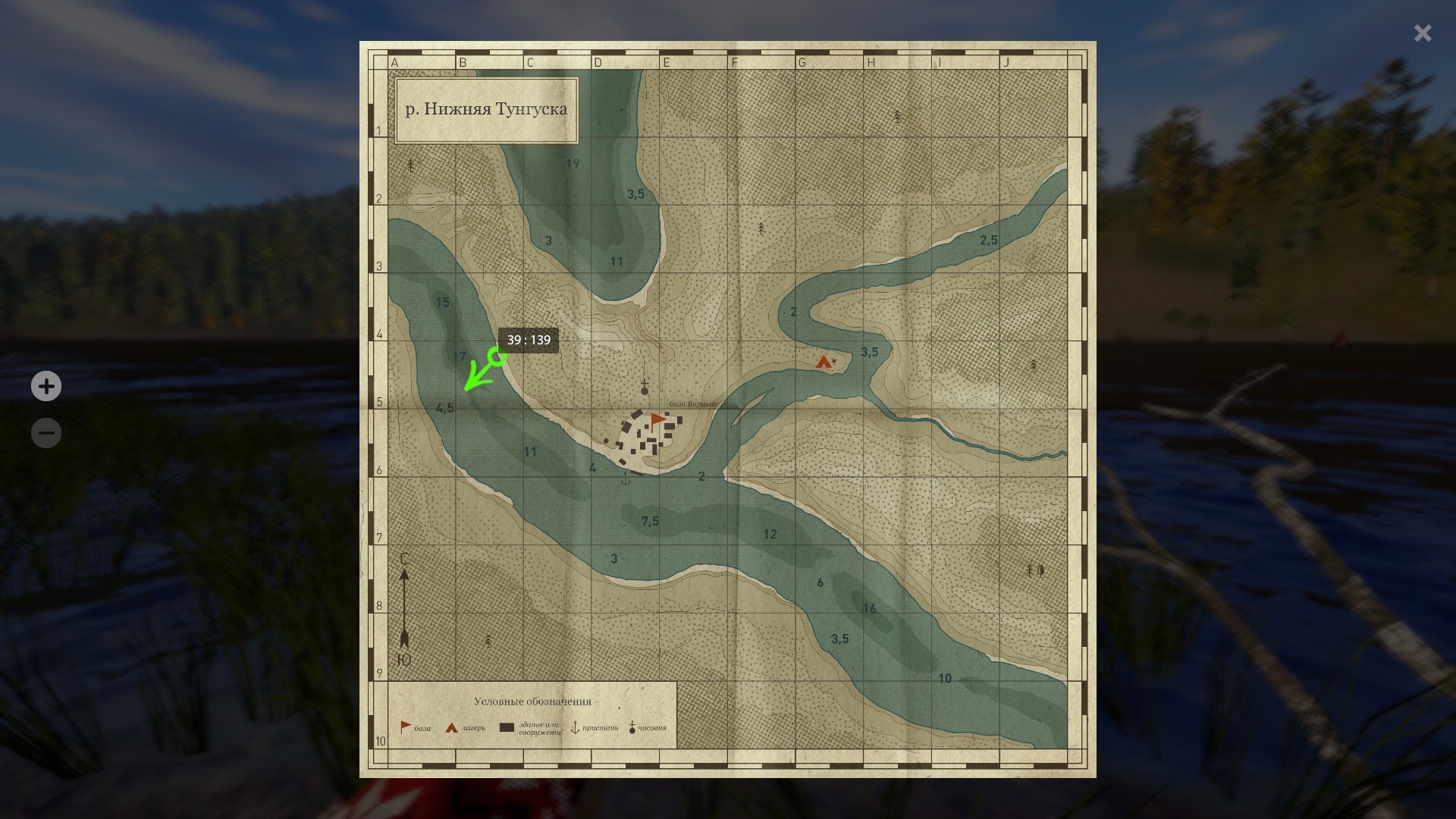The image size is (1456, 819).
Task: Click the pier anchor marker on the river
Action: (x=626, y=479)
